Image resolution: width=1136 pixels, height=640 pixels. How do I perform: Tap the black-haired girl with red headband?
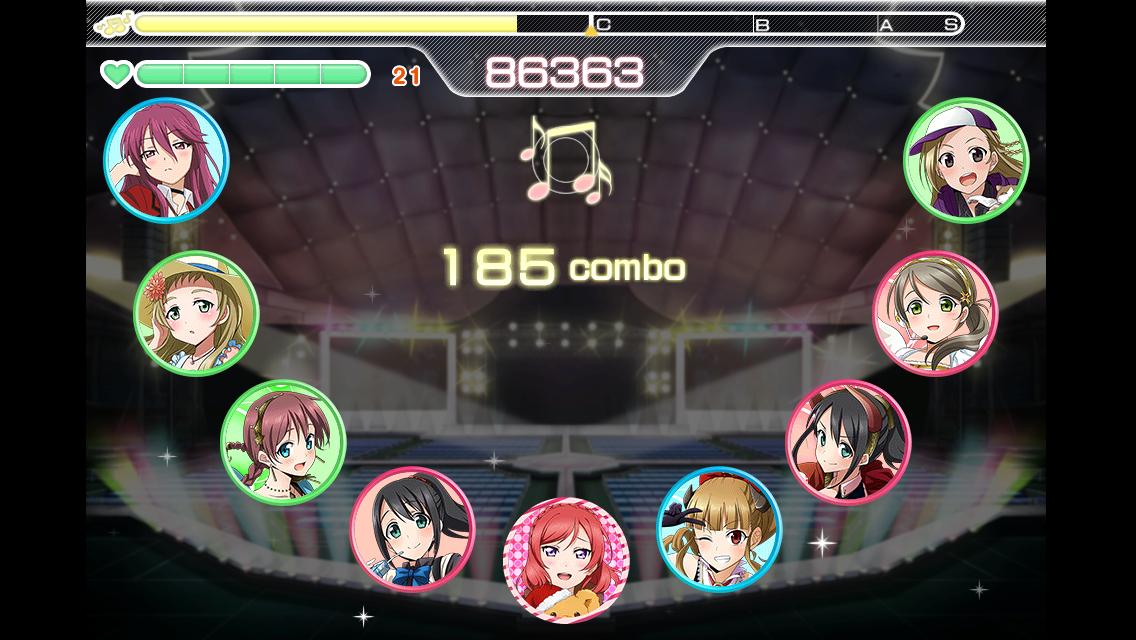point(848,442)
